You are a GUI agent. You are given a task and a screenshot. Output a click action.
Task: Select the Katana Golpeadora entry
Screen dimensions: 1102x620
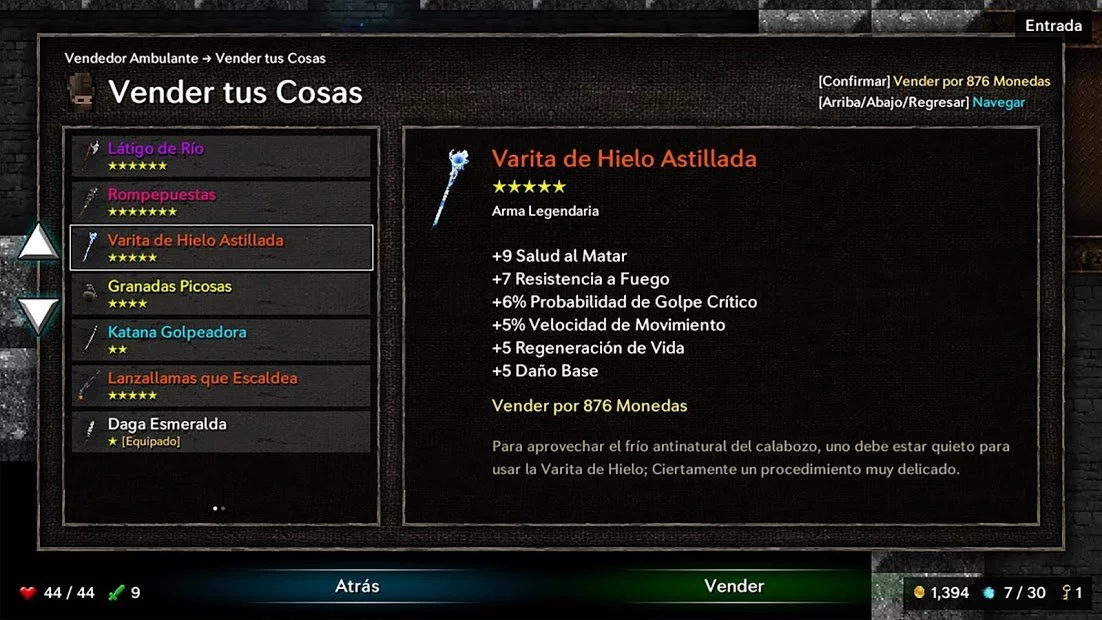221,340
